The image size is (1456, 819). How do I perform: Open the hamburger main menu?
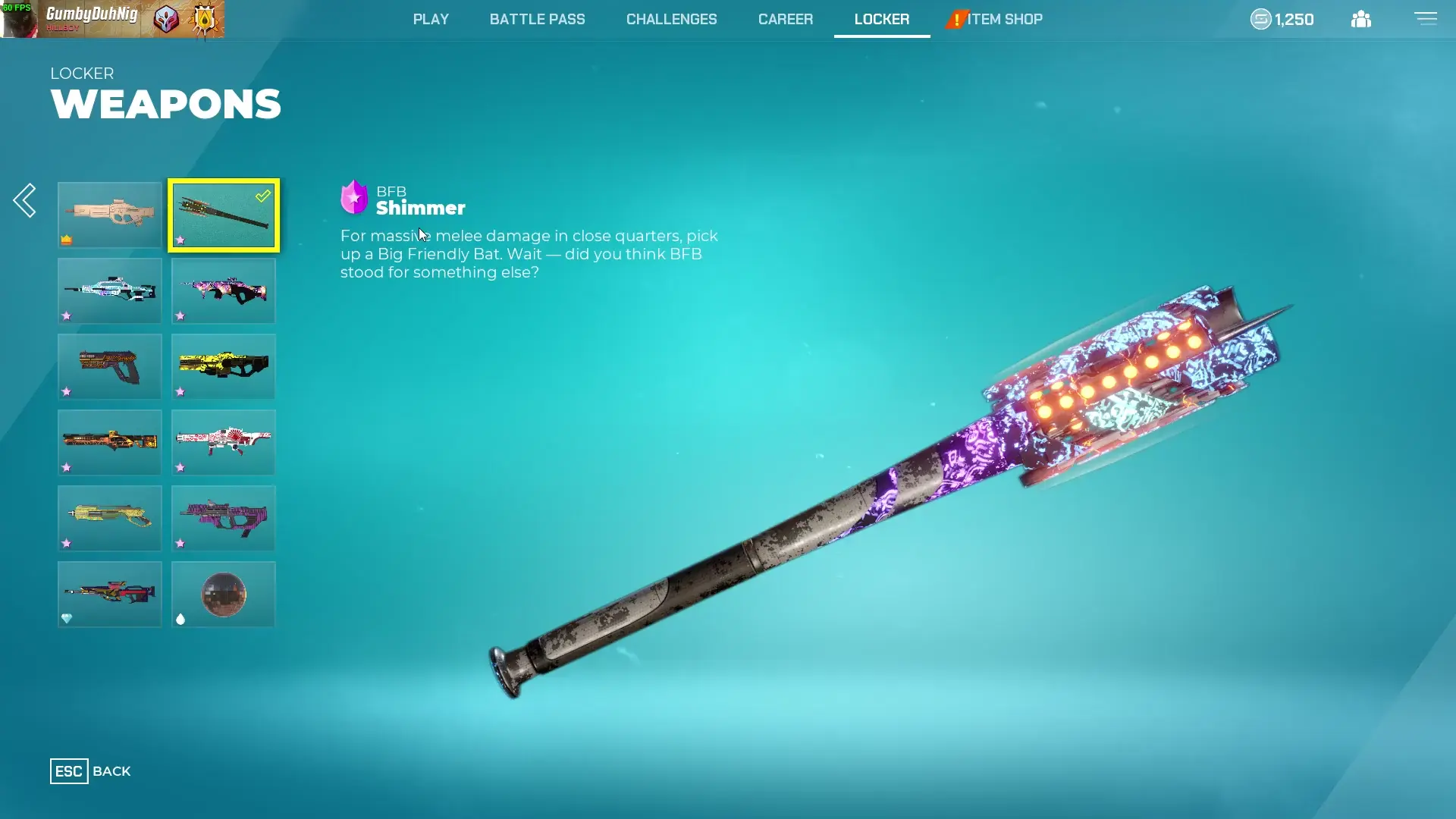(x=1425, y=18)
